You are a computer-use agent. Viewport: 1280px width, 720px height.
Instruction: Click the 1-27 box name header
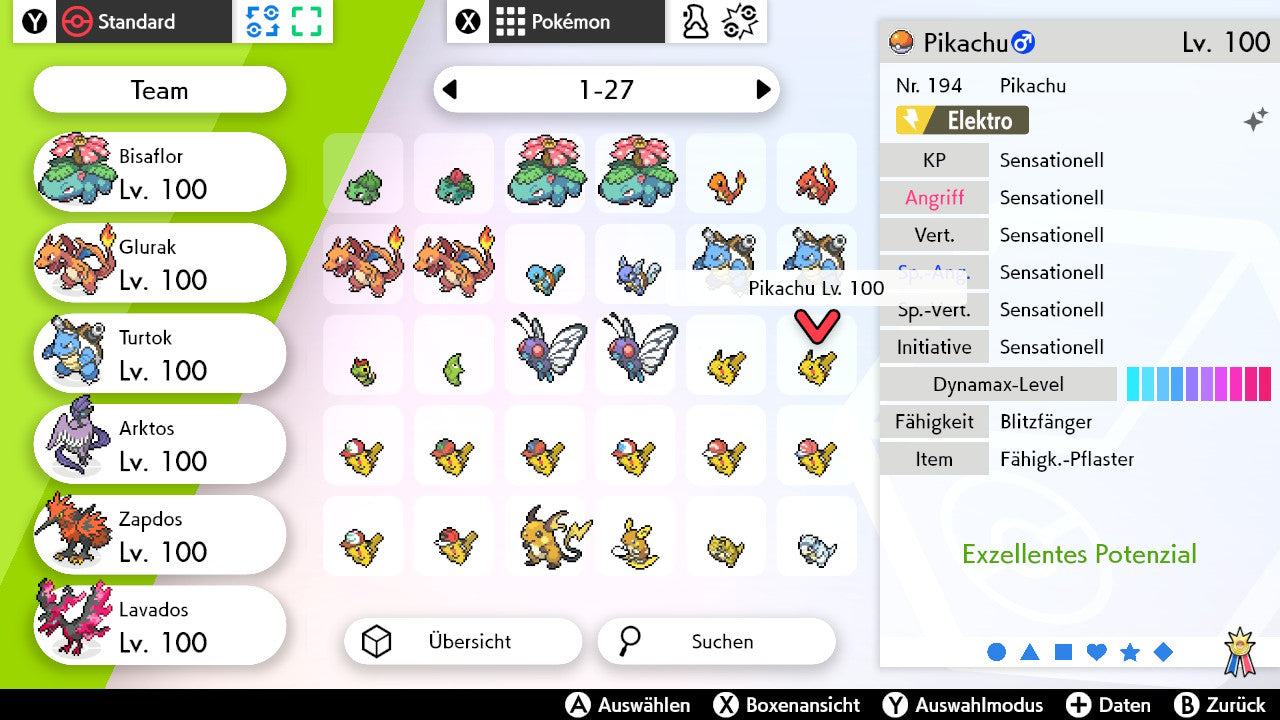[606, 90]
